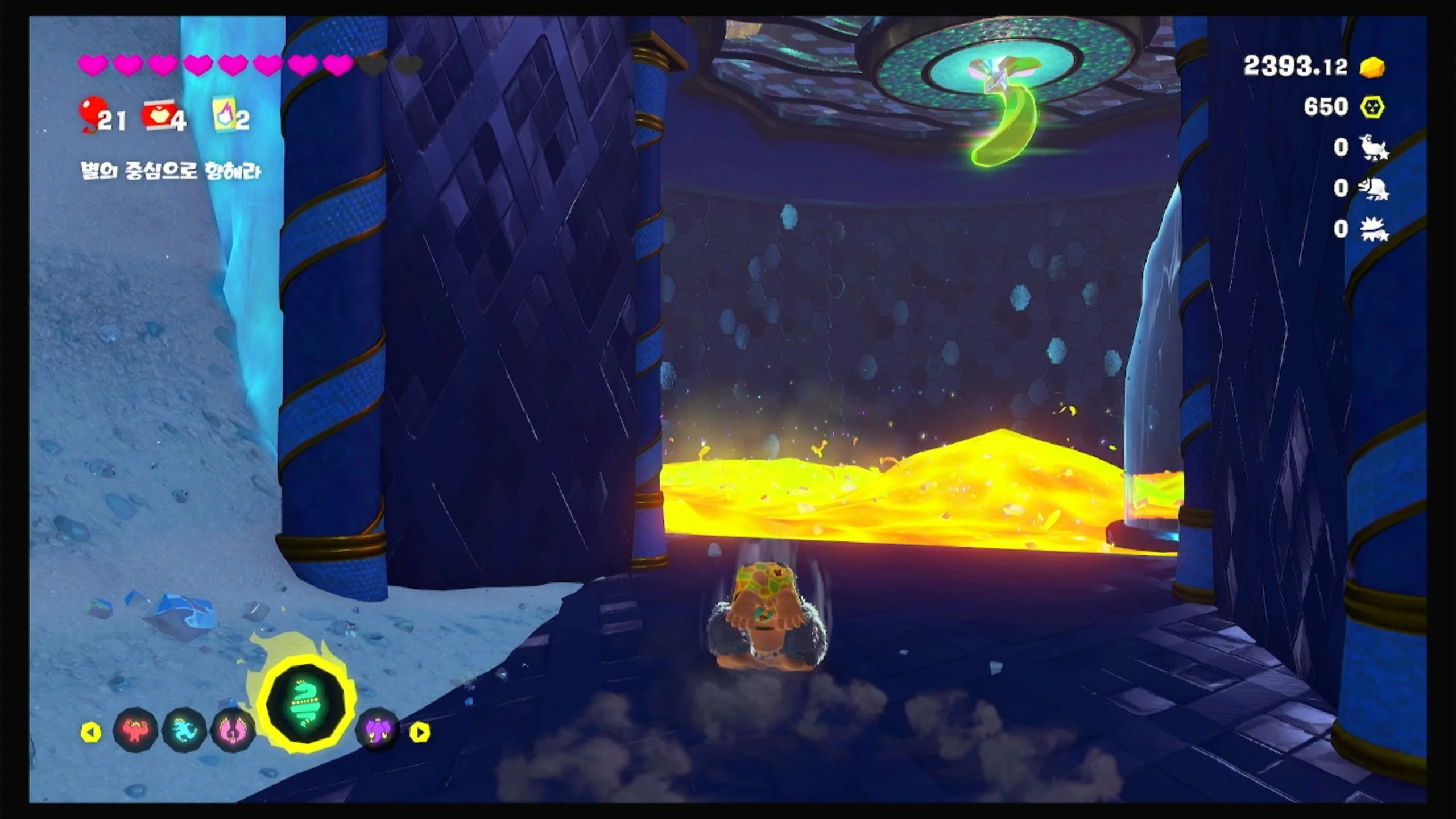This screenshot has height=819, width=1456.
Task: Choose the cyan Zebra Bananza icon
Action: (184, 730)
